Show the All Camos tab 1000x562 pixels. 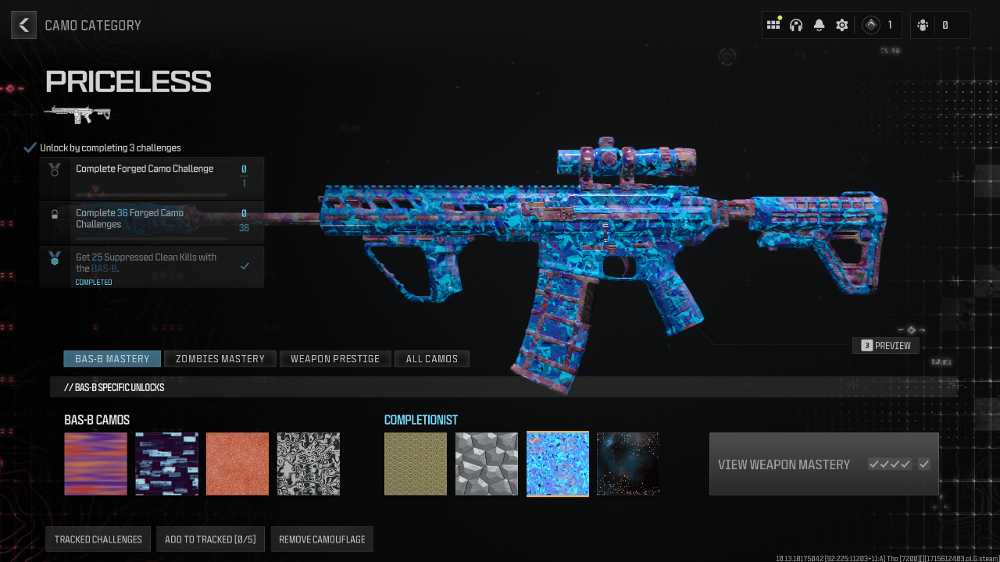(431, 358)
